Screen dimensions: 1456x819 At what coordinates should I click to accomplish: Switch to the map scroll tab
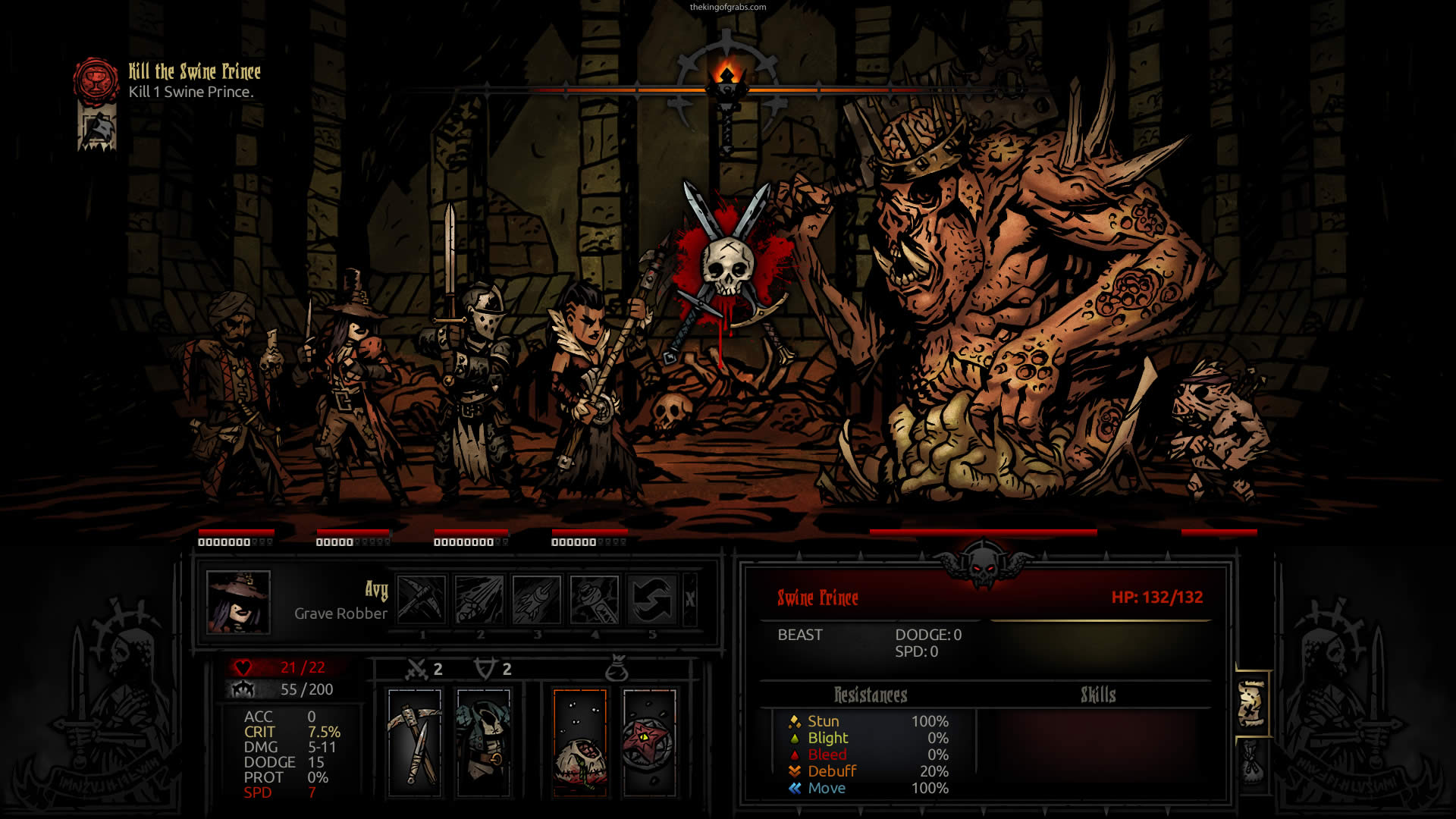pyautogui.click(x=1251, y=704)
